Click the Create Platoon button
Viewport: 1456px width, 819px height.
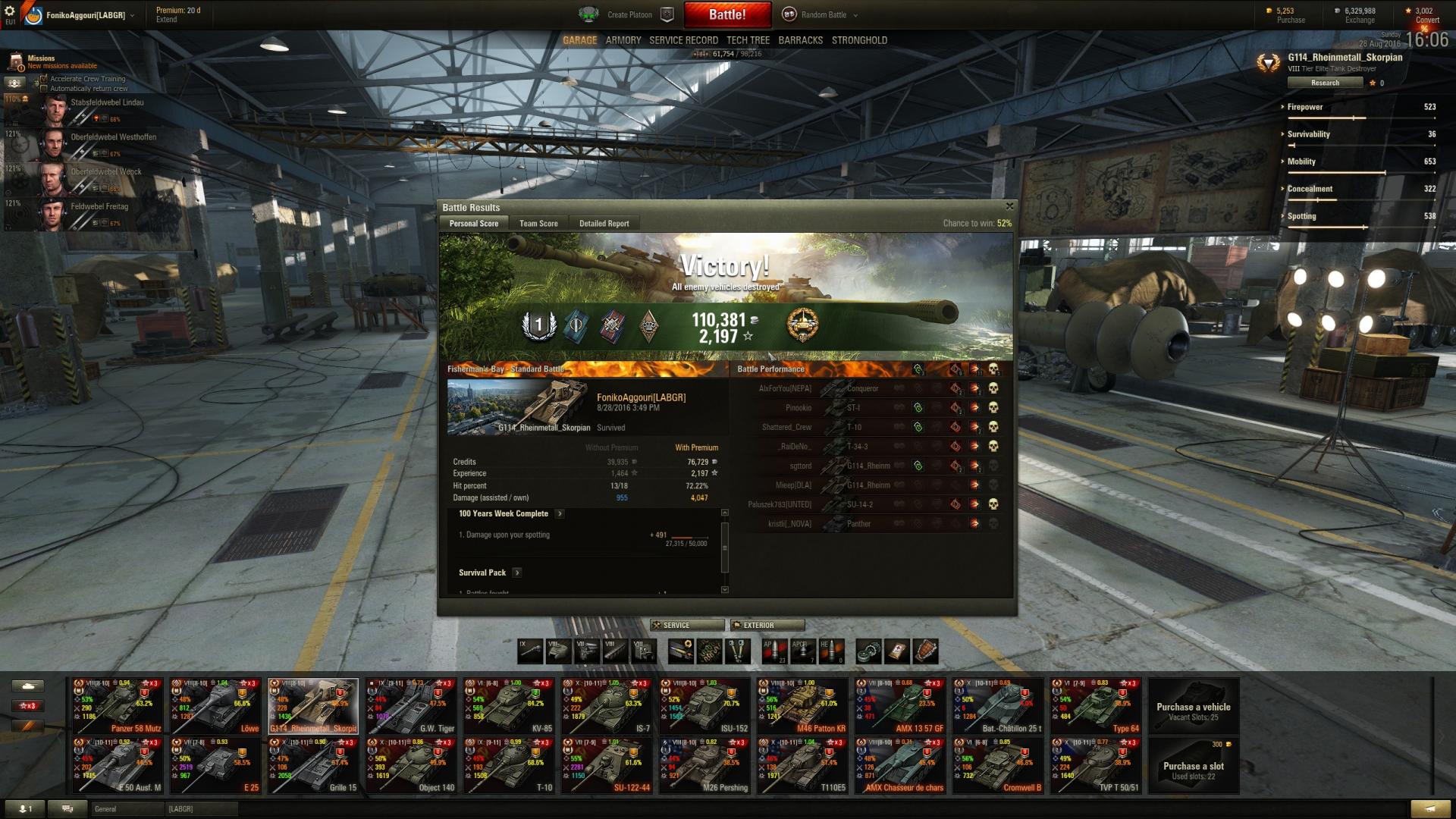(629, 14)
